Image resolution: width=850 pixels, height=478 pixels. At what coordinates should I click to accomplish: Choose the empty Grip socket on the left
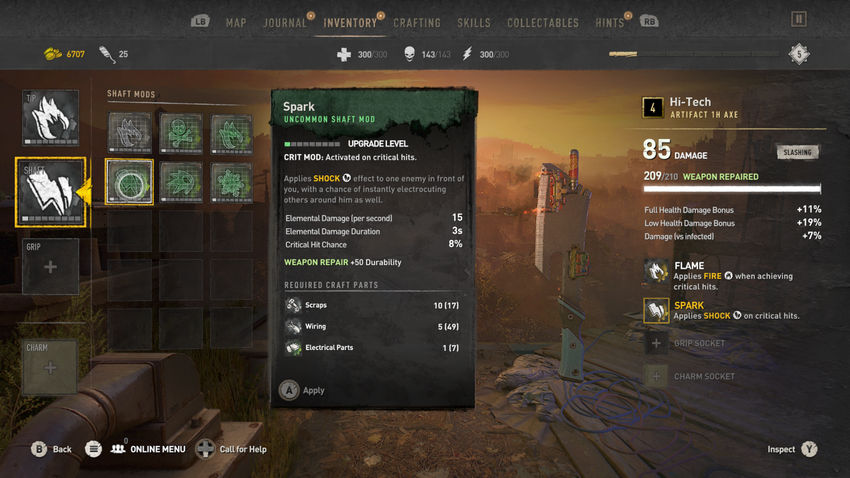click(x=50, y=267)
